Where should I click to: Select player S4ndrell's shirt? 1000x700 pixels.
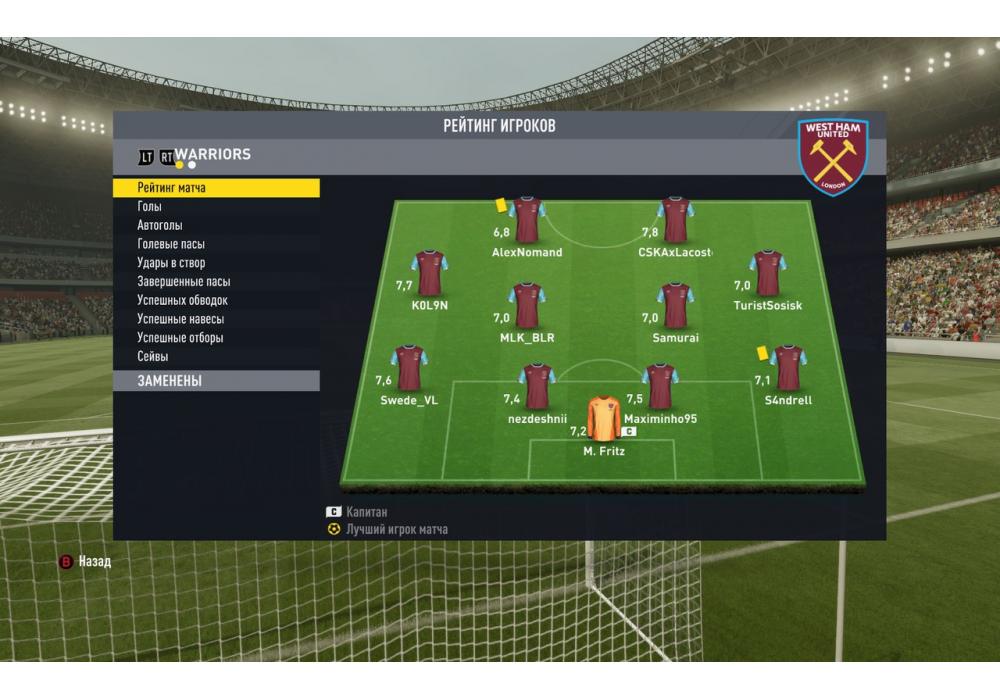pyautogui.click(x=788, y=367)
